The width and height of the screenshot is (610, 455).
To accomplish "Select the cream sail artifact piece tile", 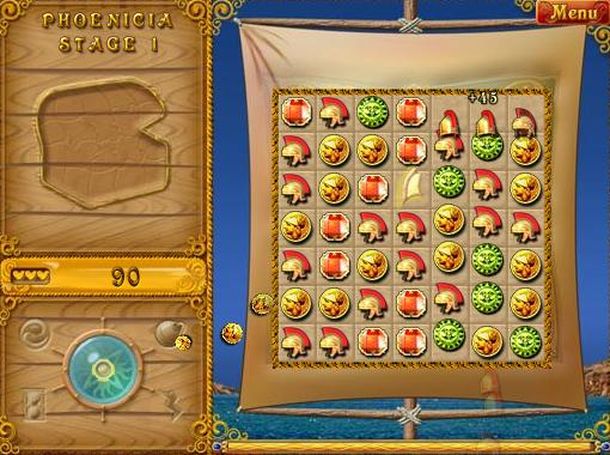I will point(411,185).
